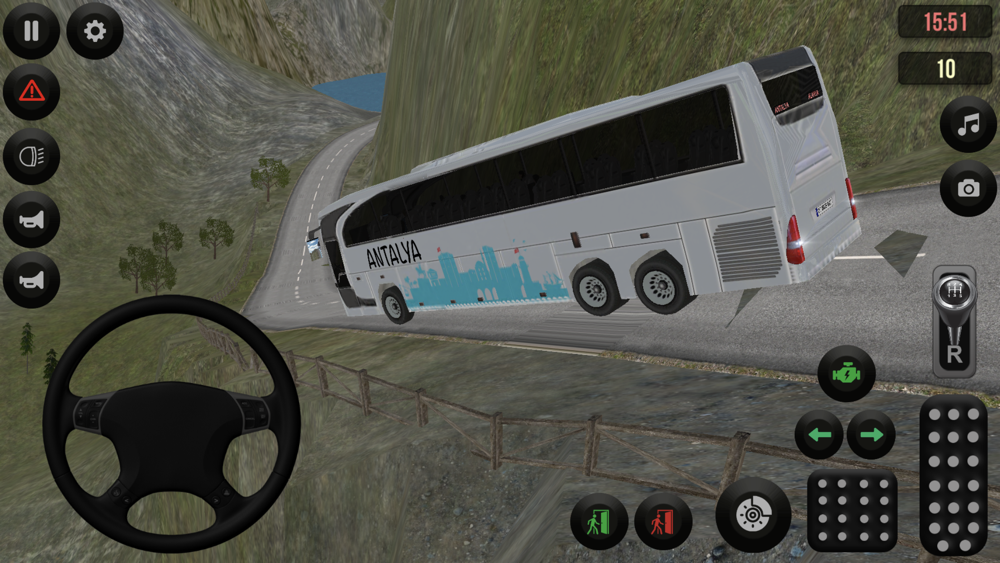1000x563 pixels.
Task: Activate the right turn signal arrow
Action: pos(871,435)
